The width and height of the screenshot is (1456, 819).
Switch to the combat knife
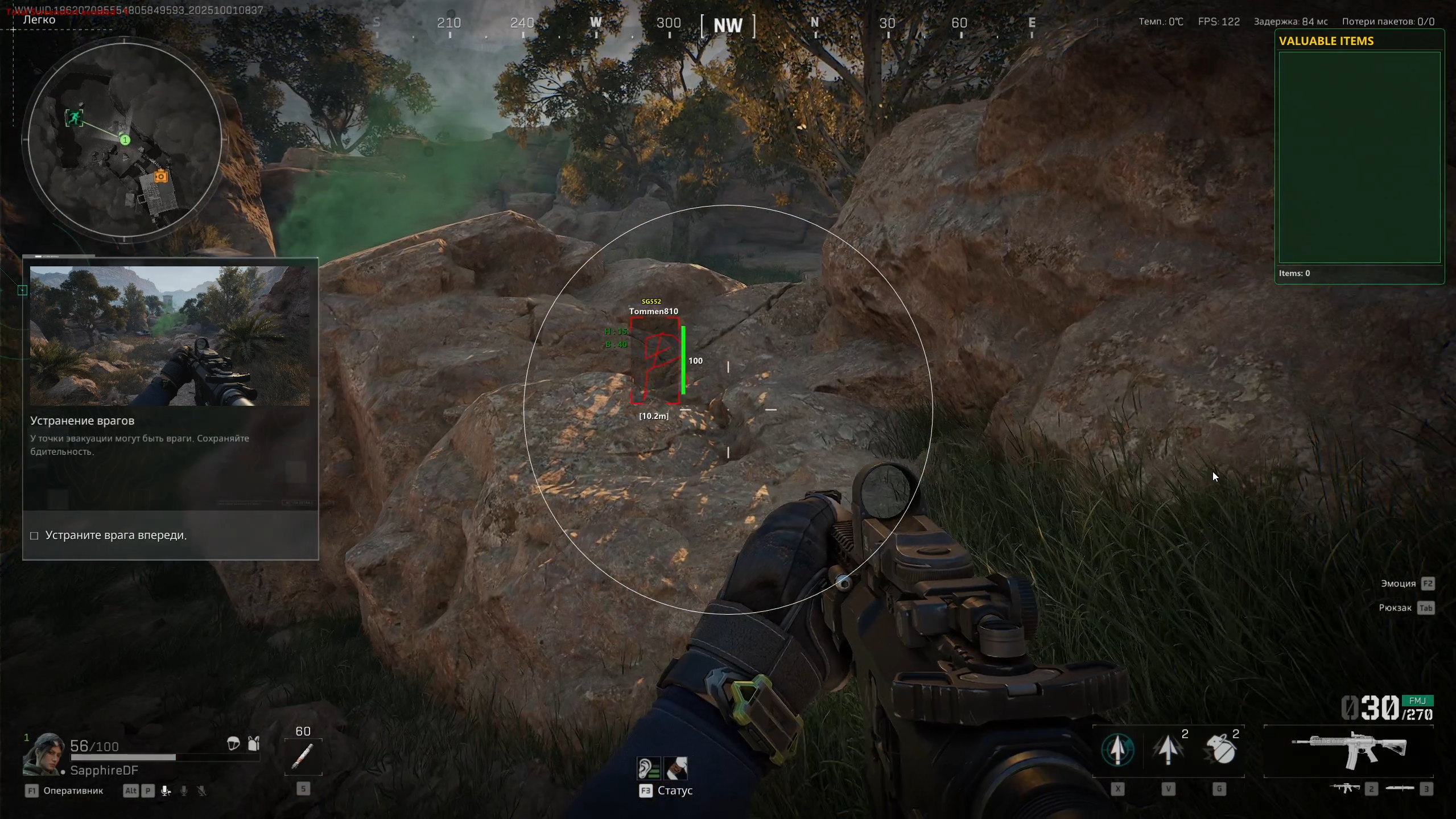(1400, 788)
